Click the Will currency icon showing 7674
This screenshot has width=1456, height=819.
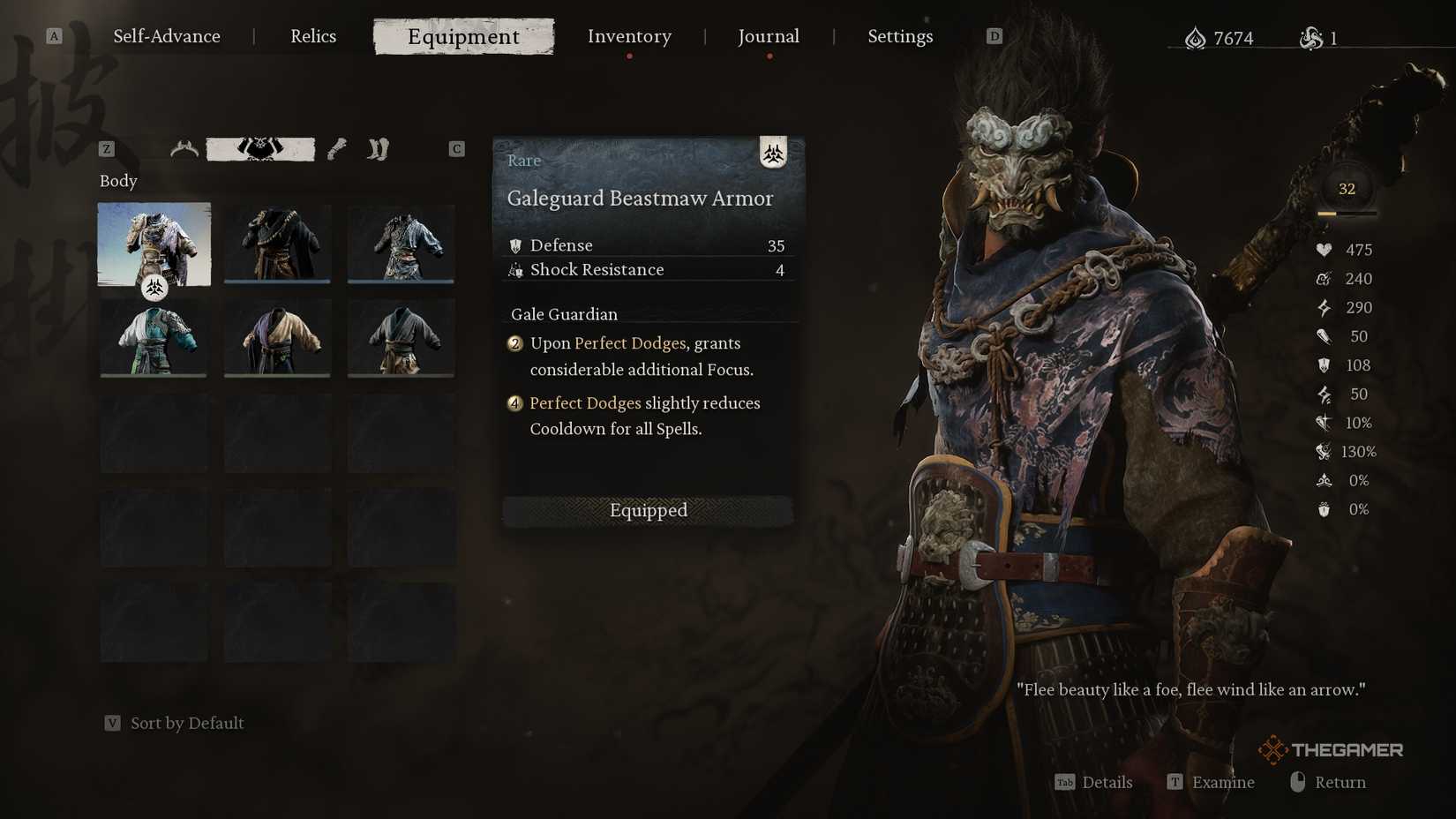[x=1196, y=37]
